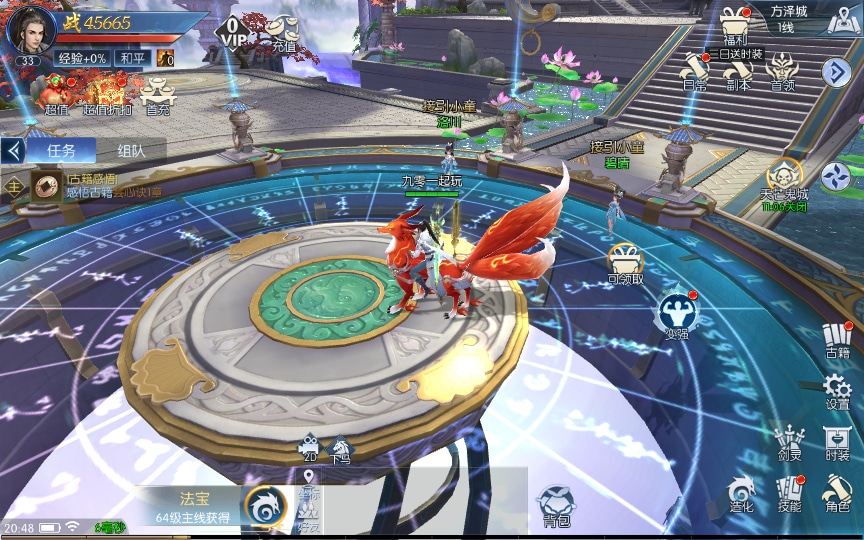Screen dimensions: 864x540
Task: Switch to the 任务 quest tab
Action: (61, 151)
